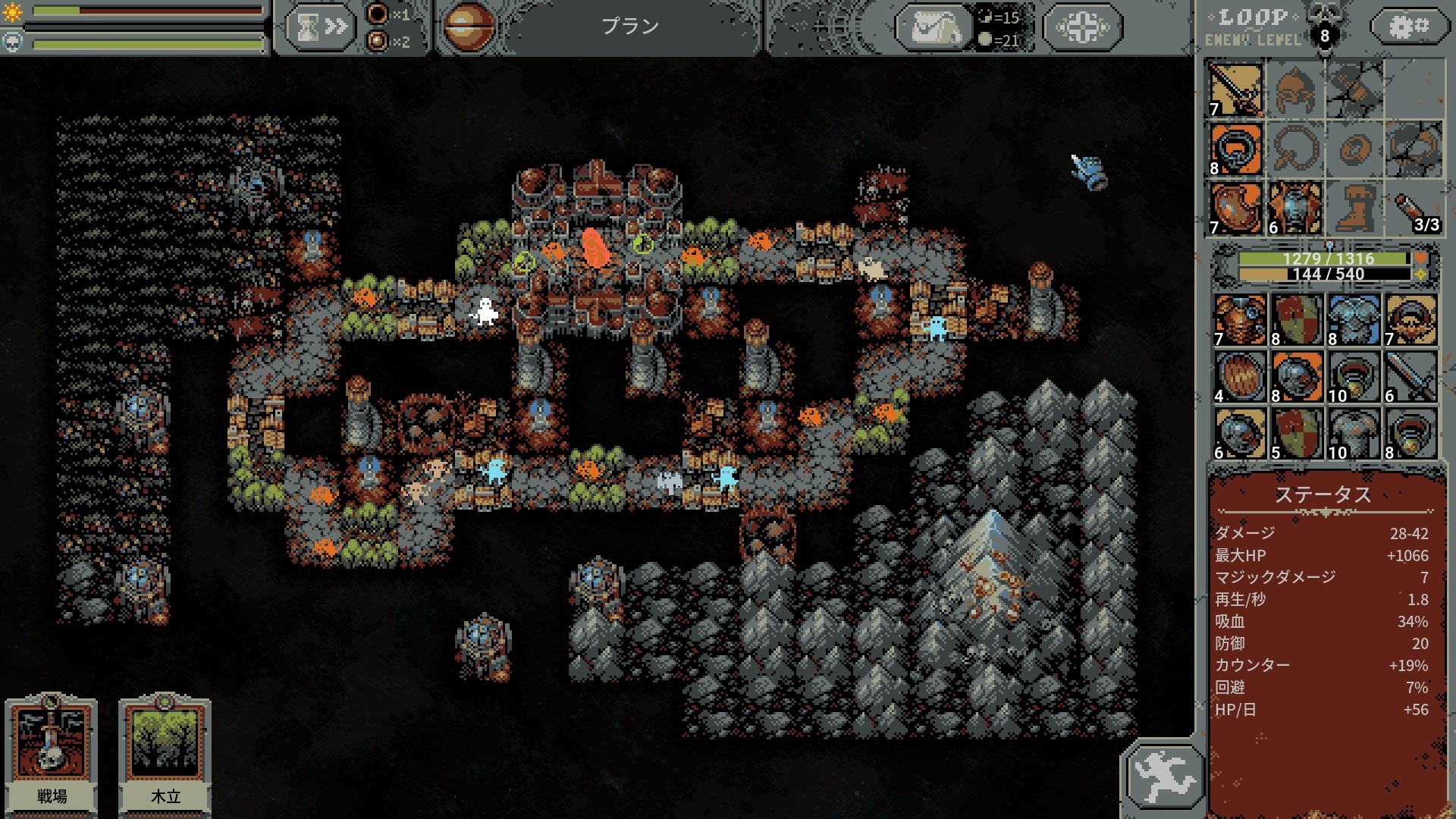Click the healing potion 3/3 slot
This screenshot has width=1456, height=819.
pos(1414,208)
